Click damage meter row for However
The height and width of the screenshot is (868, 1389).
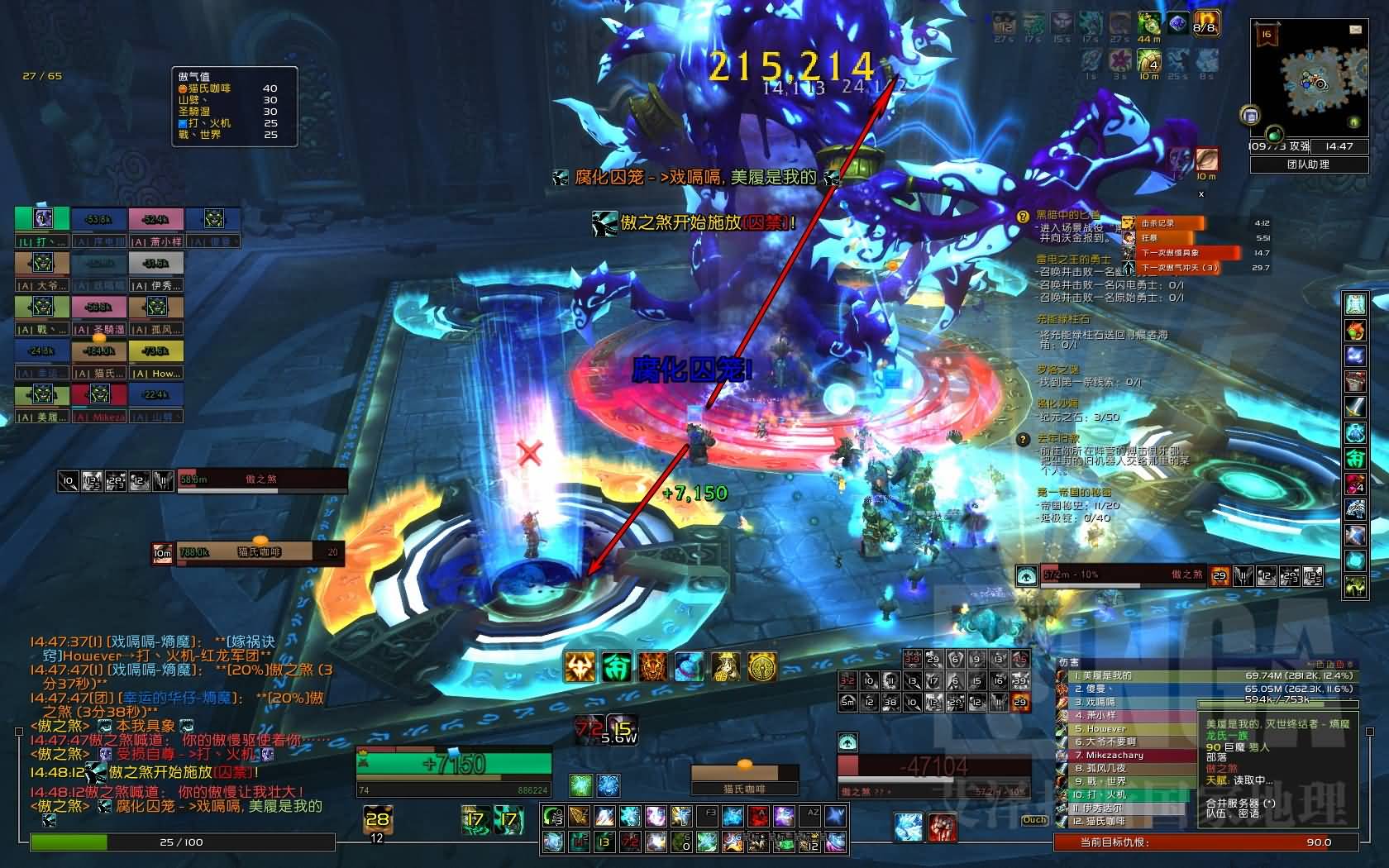point(1124,728)
